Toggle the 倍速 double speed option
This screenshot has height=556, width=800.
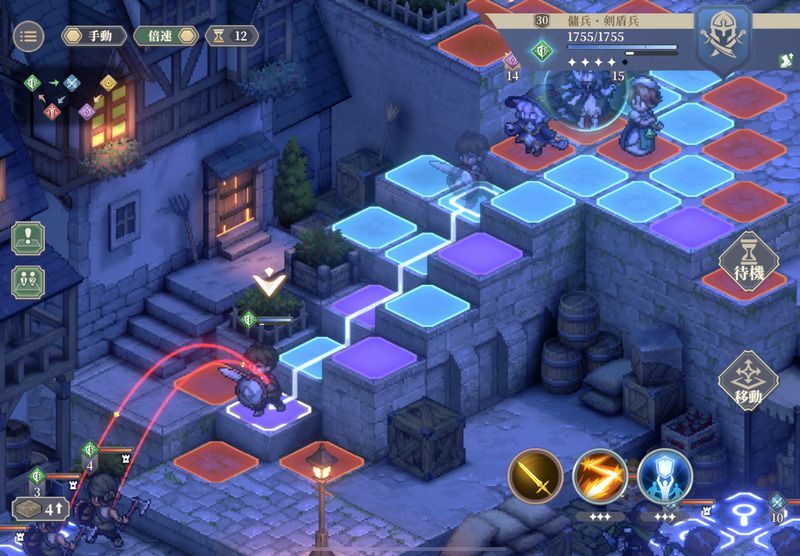click(x=166, y=36)
